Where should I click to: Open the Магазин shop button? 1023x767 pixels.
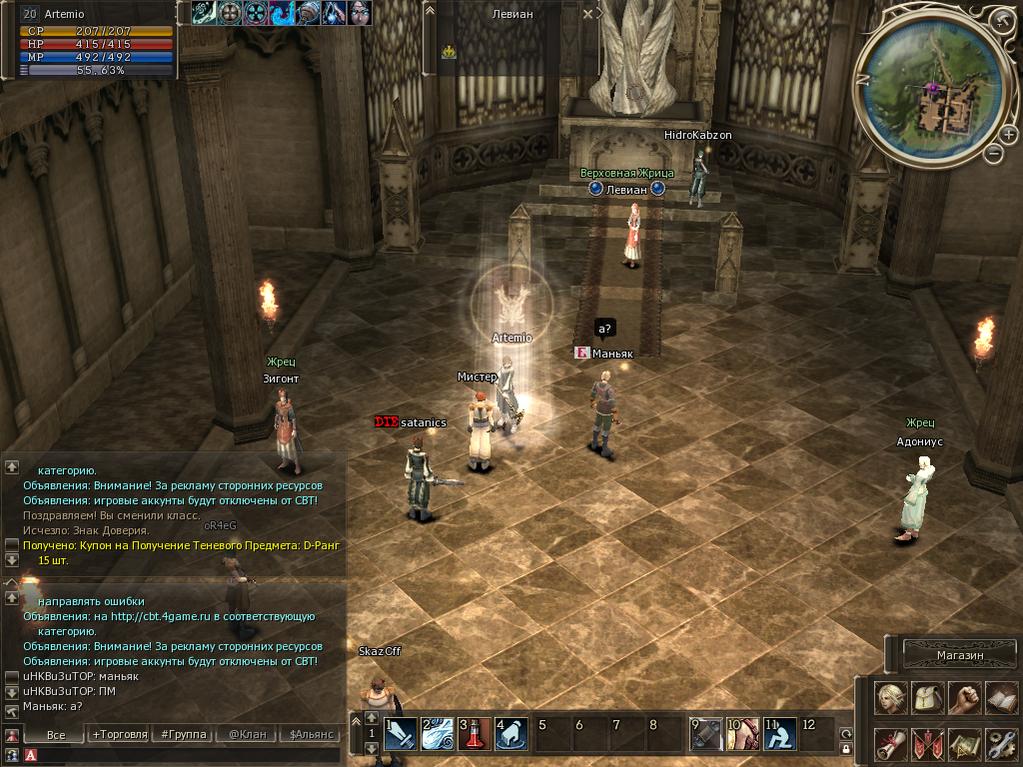point(960,655)
